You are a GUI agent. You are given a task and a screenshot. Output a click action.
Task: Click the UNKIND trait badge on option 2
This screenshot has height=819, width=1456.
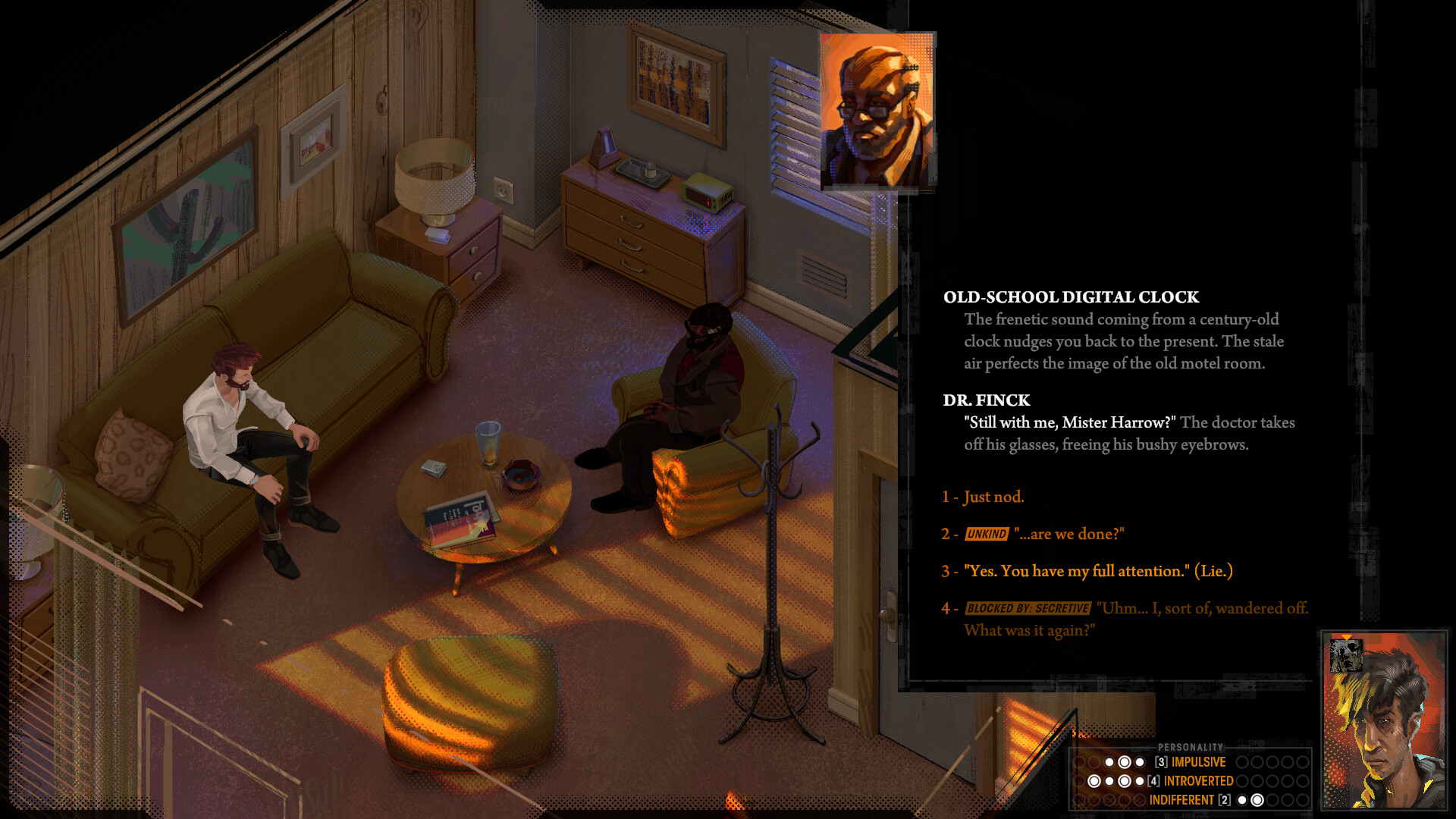[986, 534]
